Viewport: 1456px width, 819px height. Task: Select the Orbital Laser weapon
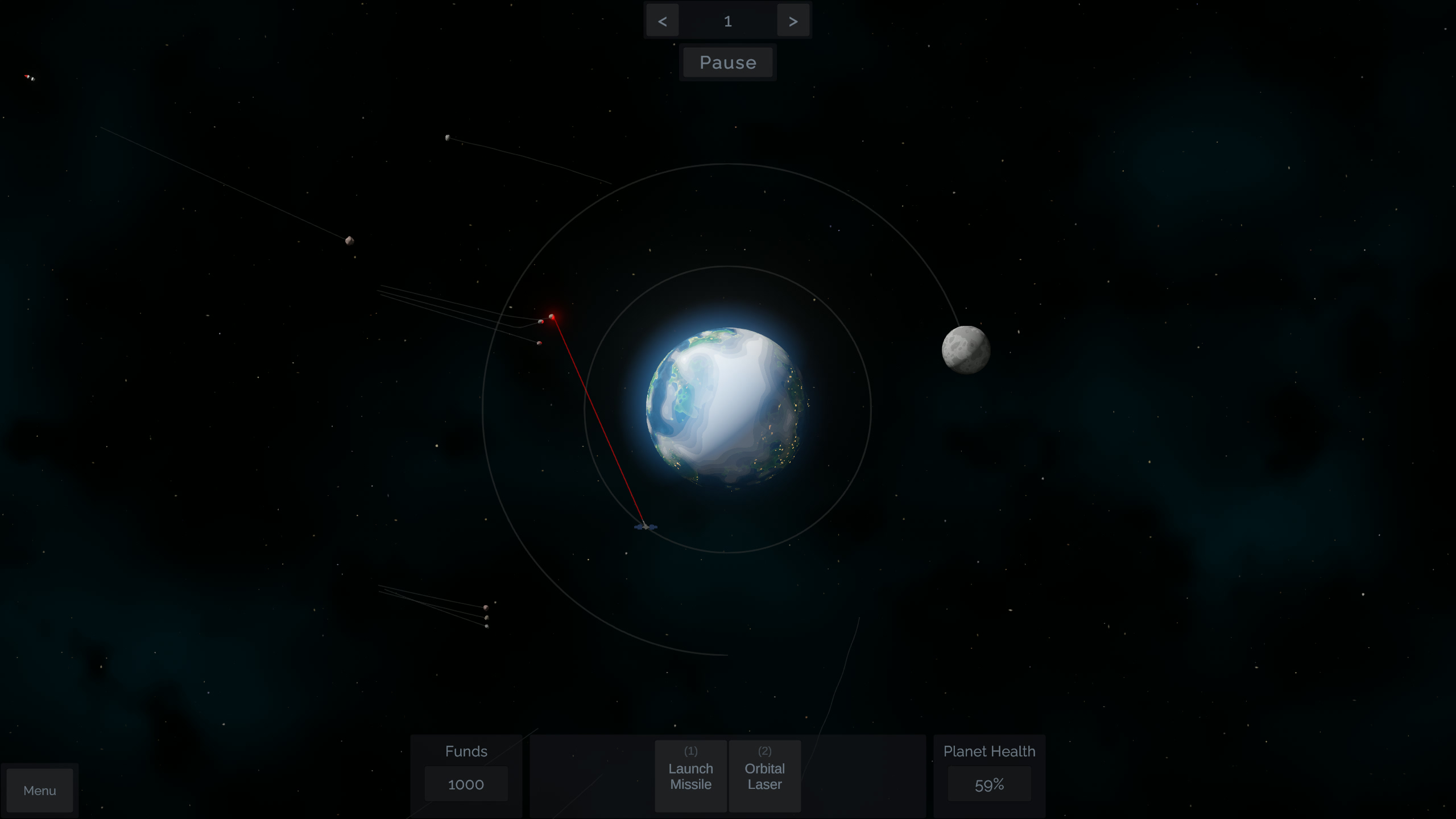coord(764,776)
